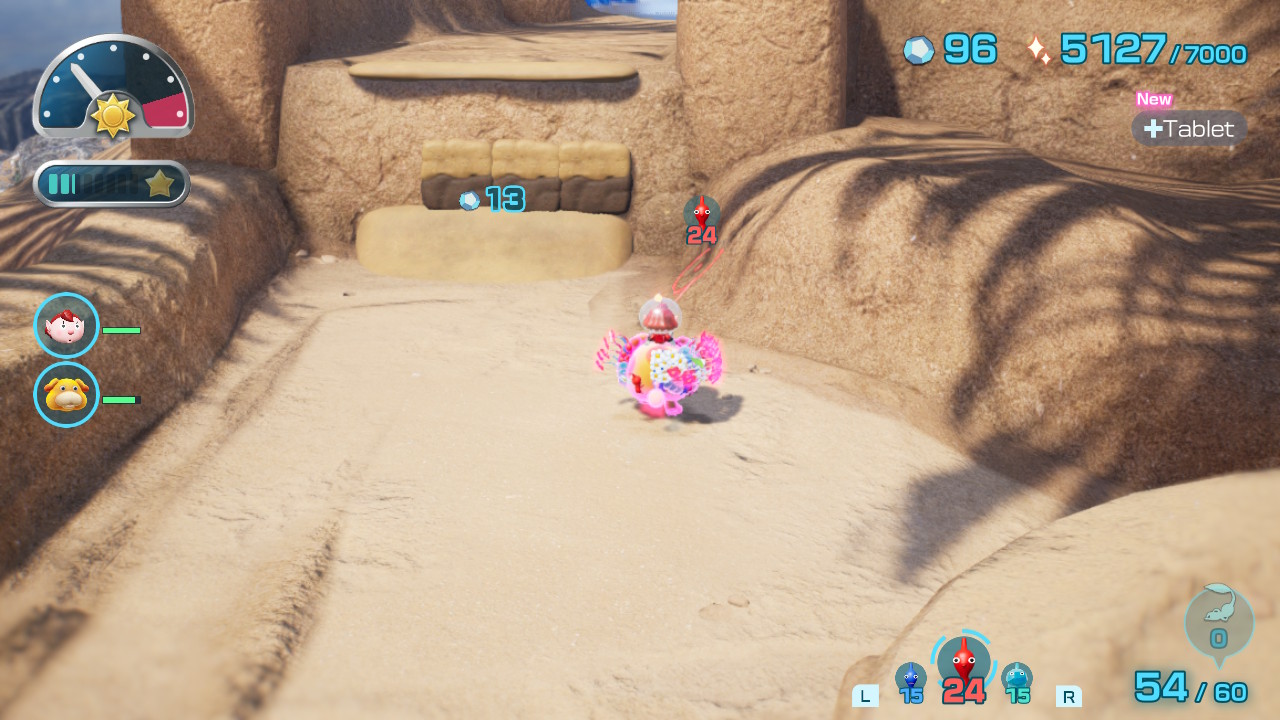The image size is (1280, 720).
Task: Select the red-haired explorer portrait
Action: [66, 325]
